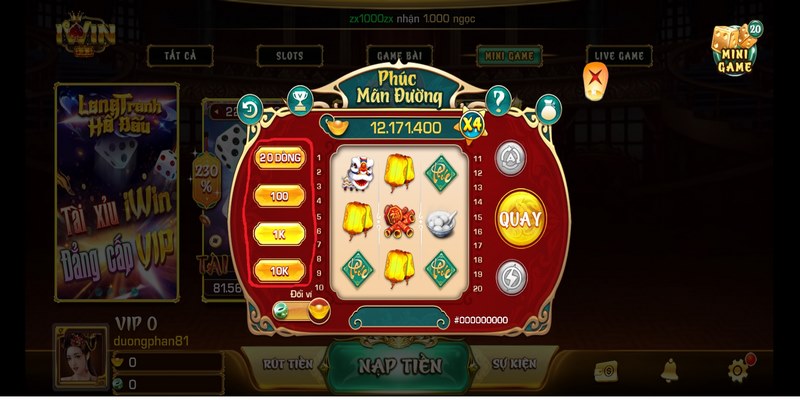Switch to the Live Game tab
Viewport: 800px width, 400px height.
(x=618, y=56)
